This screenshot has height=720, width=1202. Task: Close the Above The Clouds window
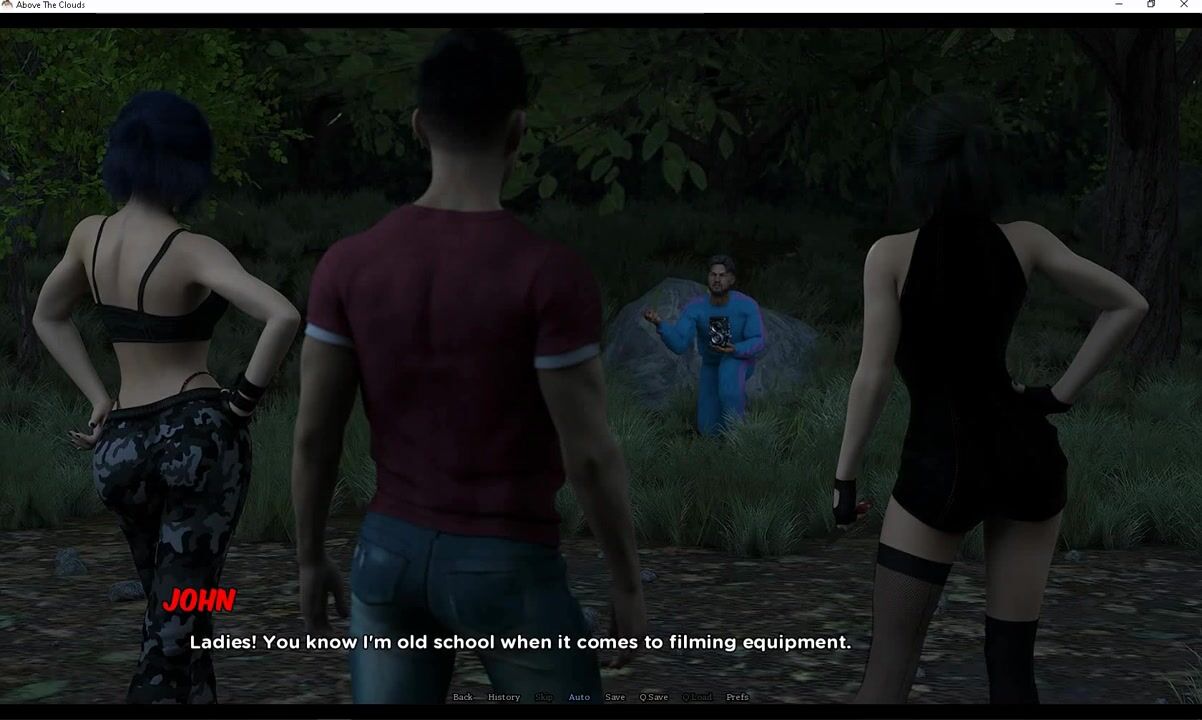click(x=1184, y=5)
